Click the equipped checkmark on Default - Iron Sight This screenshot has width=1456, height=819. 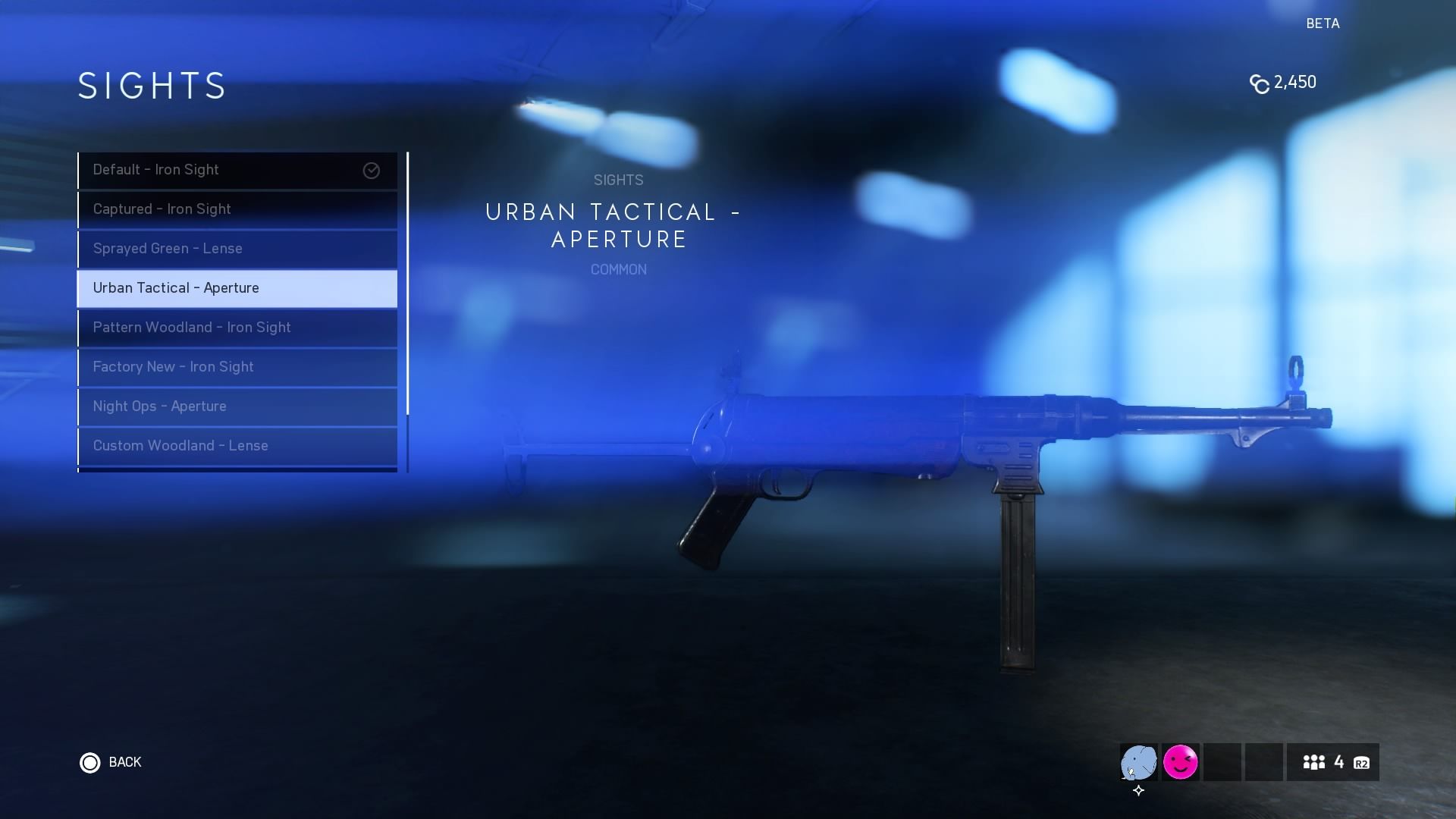(371, 171)
